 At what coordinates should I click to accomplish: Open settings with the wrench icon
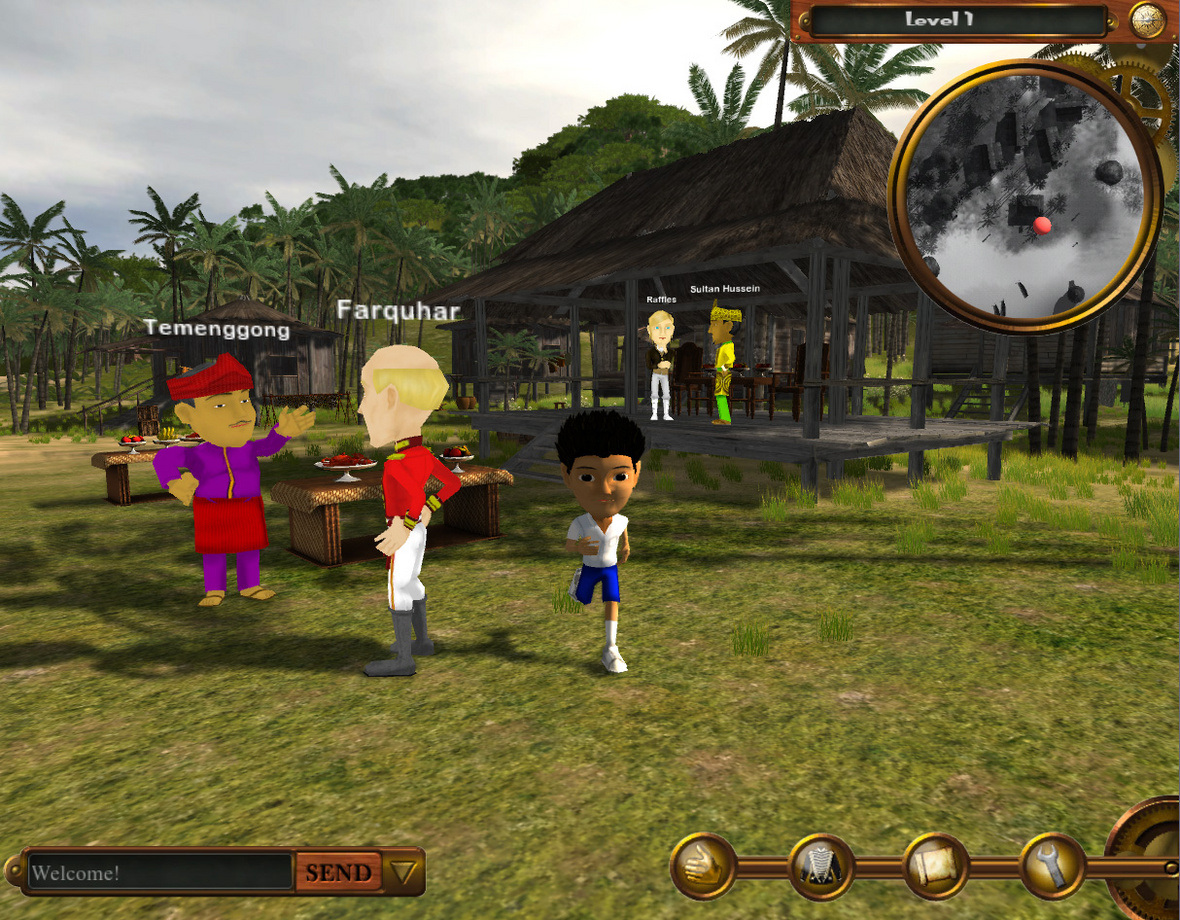(x=1052, y=866)
